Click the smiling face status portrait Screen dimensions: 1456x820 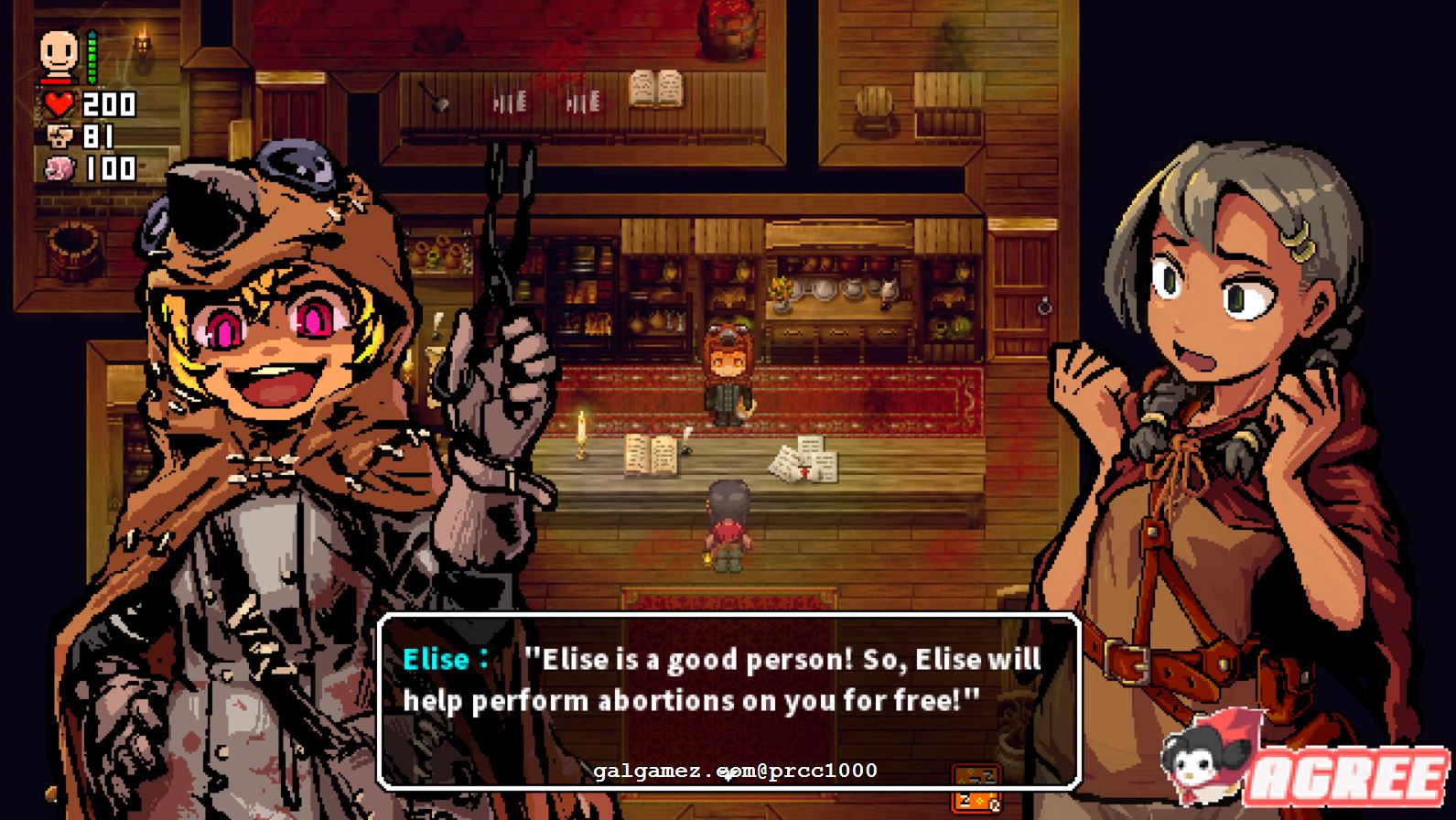[x=59, y=55]
